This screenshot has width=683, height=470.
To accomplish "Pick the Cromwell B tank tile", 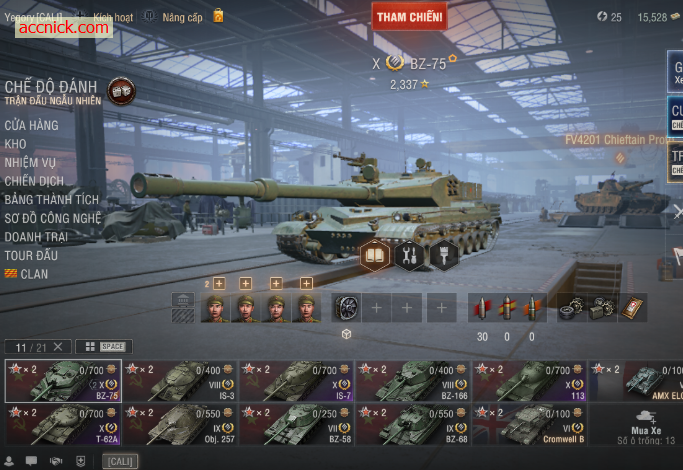I will click(530, 424).
